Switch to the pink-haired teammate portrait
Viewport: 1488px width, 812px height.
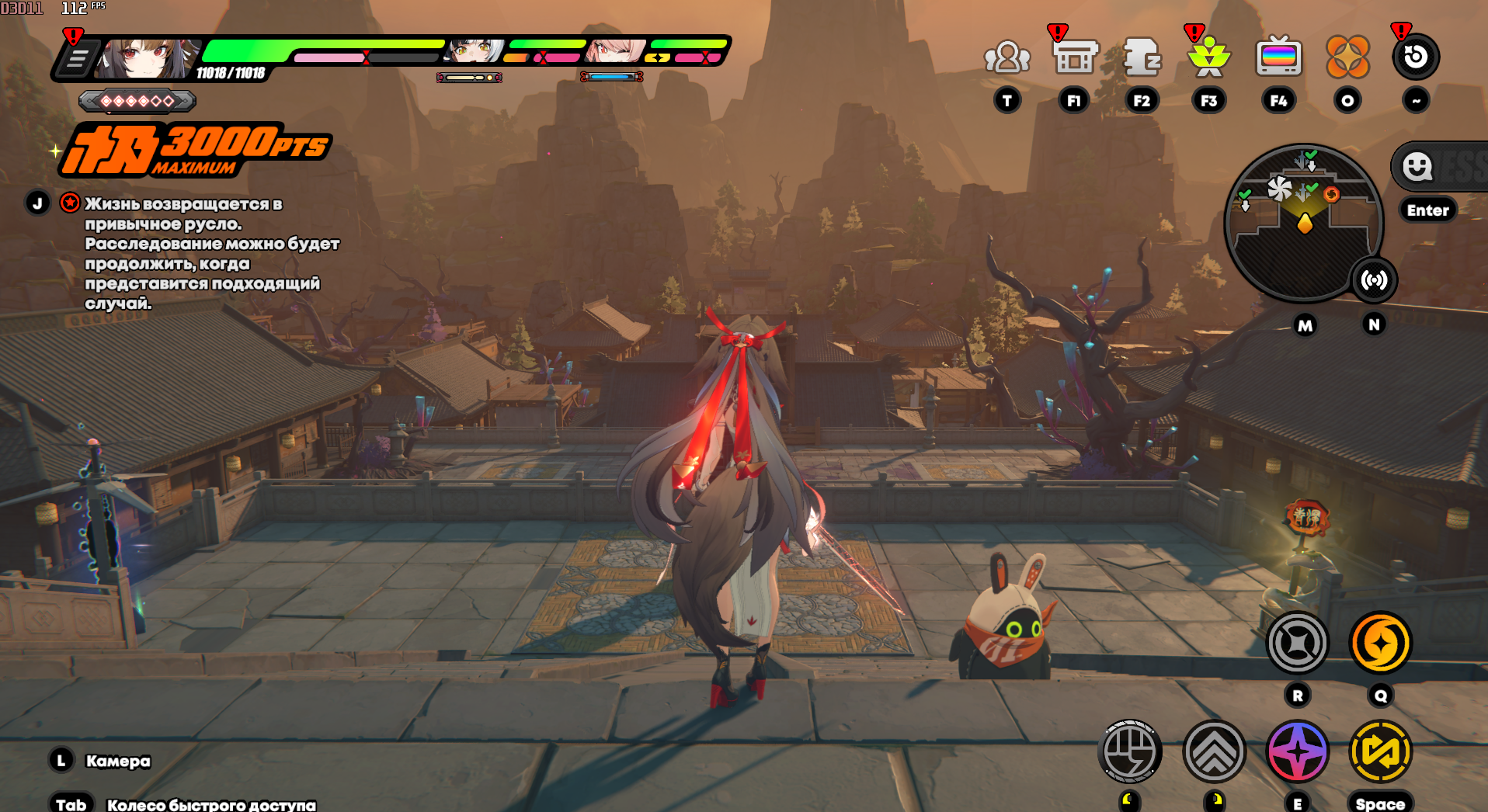pyautogui.click(x=615, y=51)
